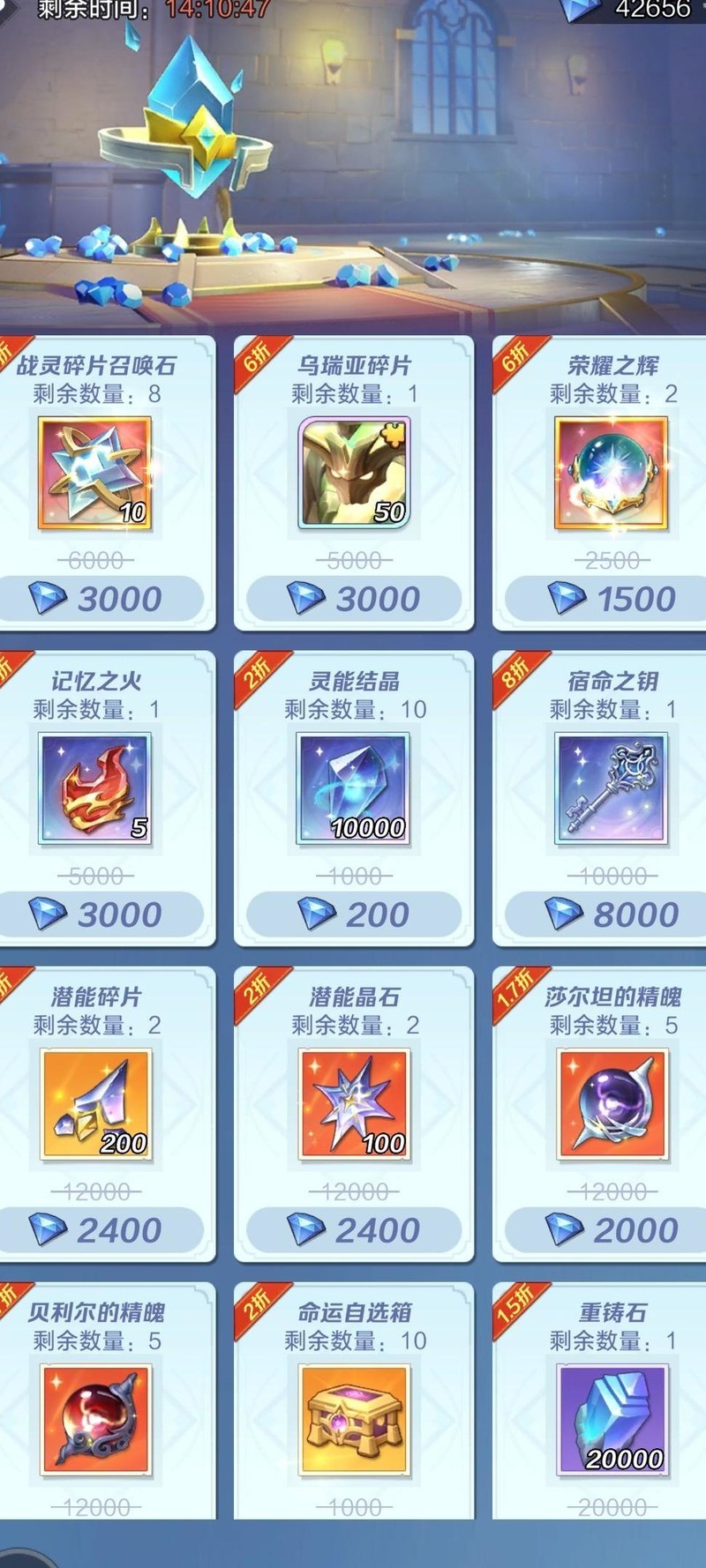Buy 潜能碎片 for 2400 gems

pos(99,1230)
